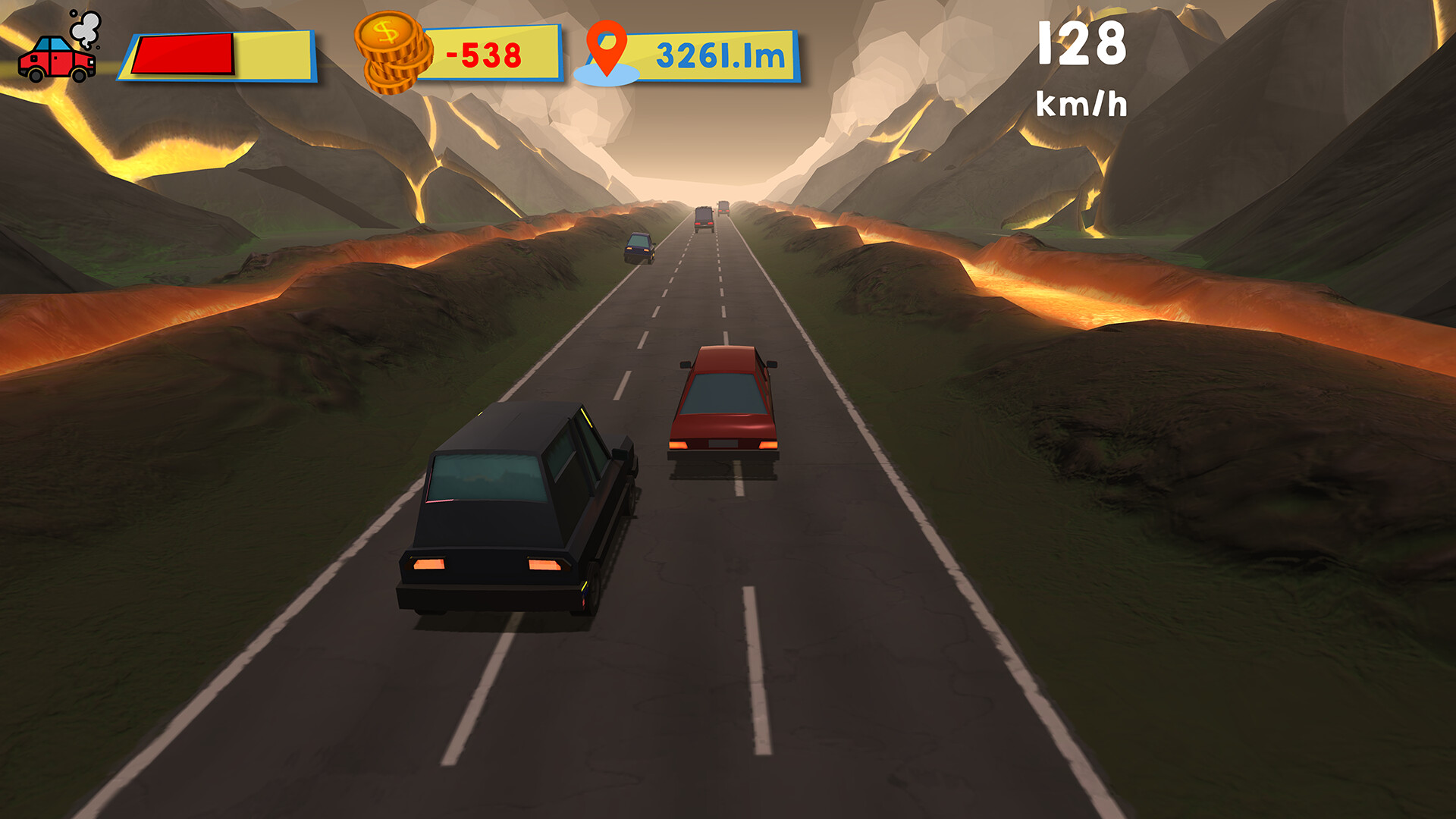The image size is (1456, 819).
Task: Expand the health bar display
Action: pos(216,55)
